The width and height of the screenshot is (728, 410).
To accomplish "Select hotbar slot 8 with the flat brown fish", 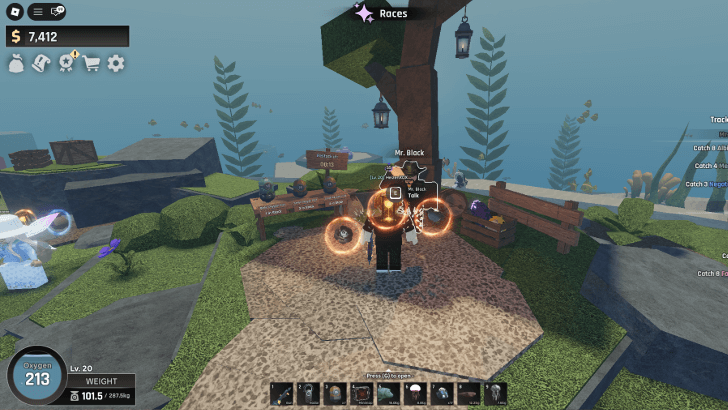I will 469,395.
